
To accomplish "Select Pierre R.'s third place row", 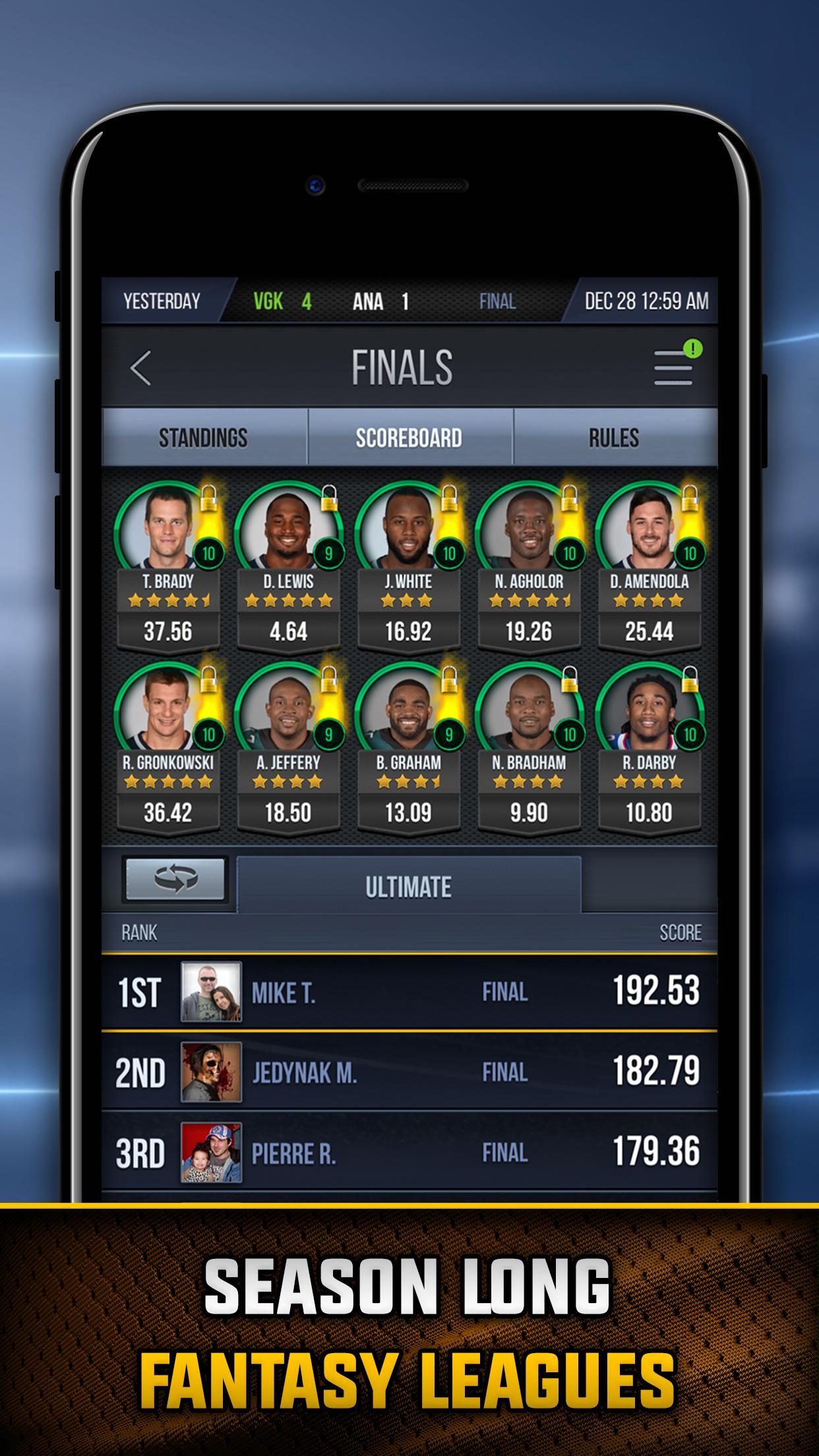I will pos(409,1152).
